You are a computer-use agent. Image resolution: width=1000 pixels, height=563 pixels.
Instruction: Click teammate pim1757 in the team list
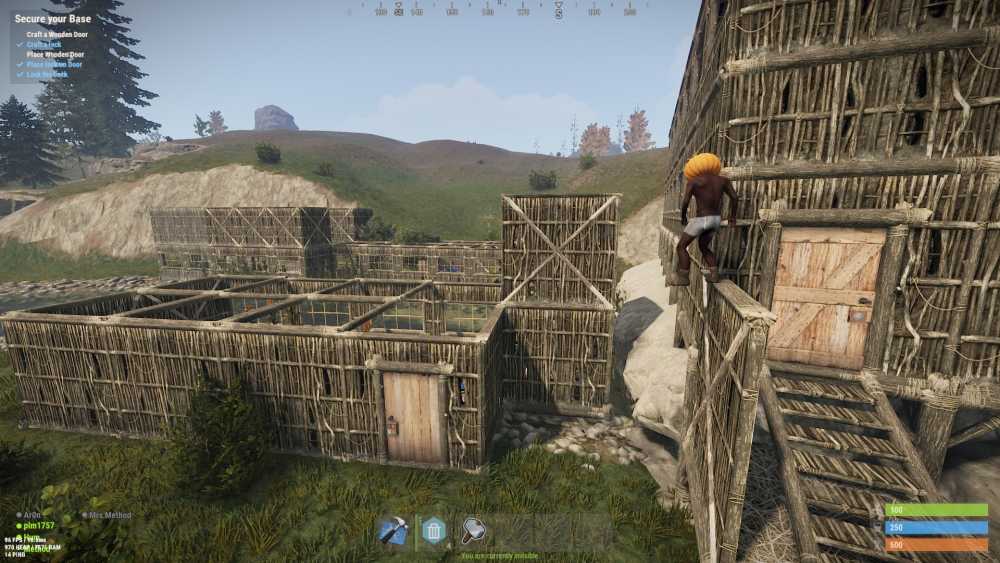tap(42, 524)
